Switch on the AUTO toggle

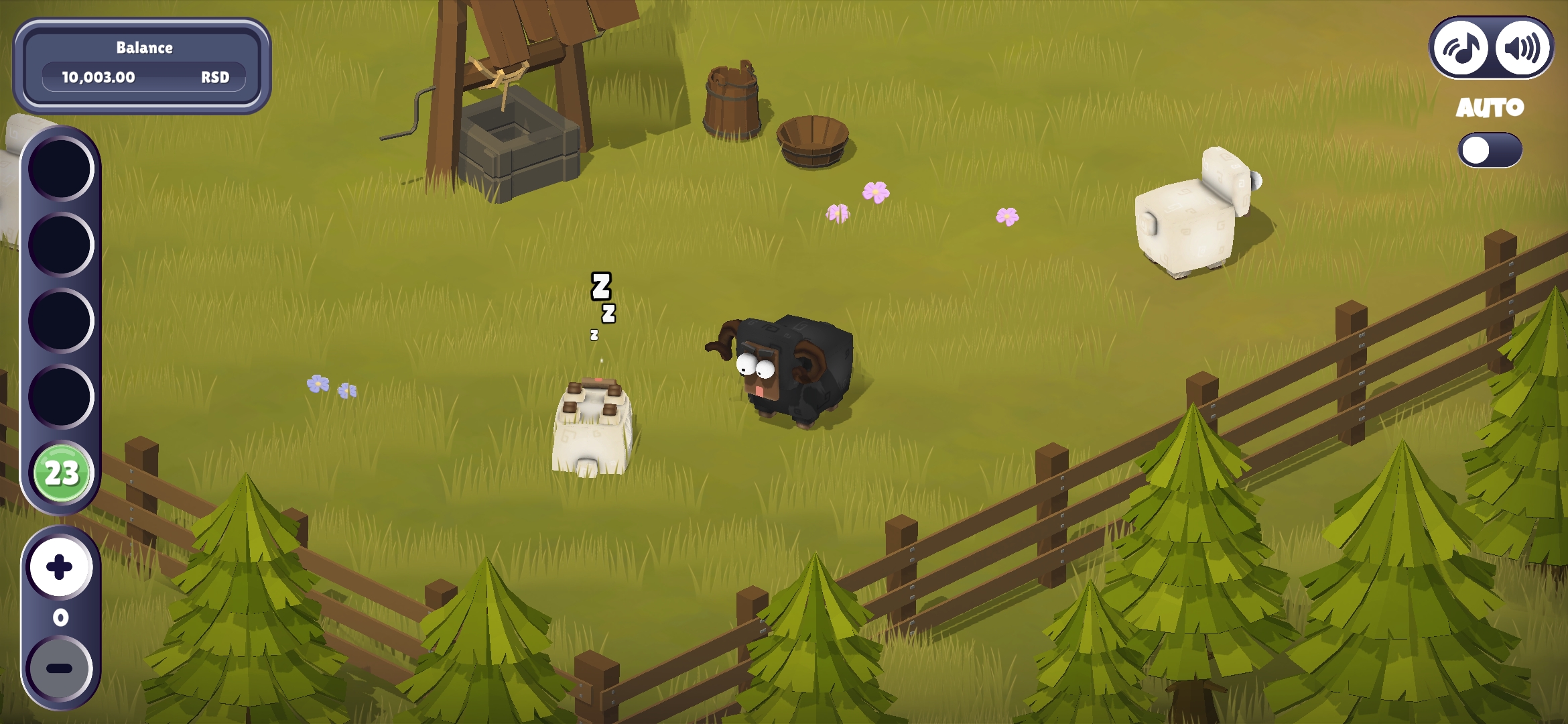point(1489,150)
